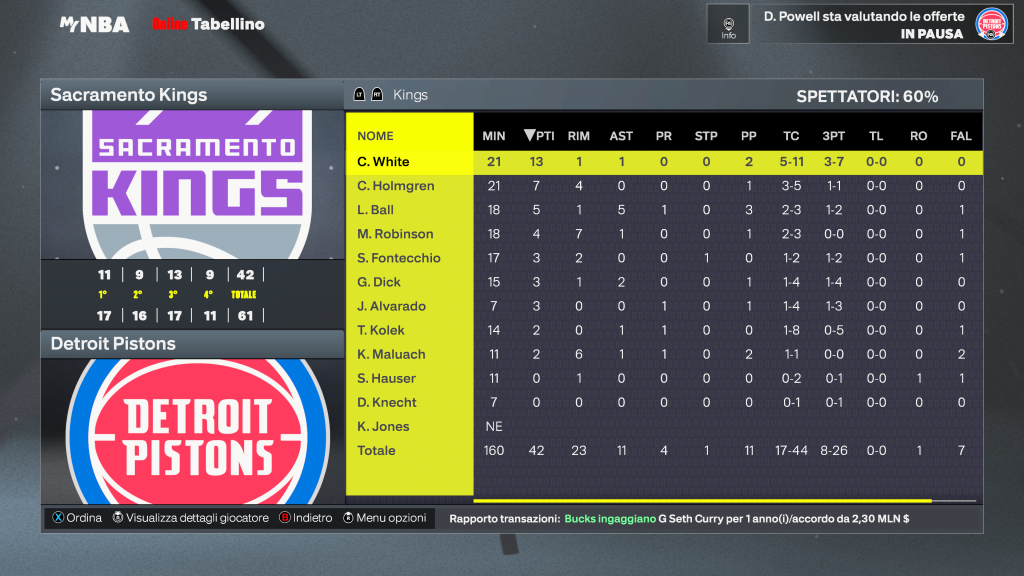Select C. White's player row
The height and width of the screenshot is (576, 1024).
click(384, 162)
